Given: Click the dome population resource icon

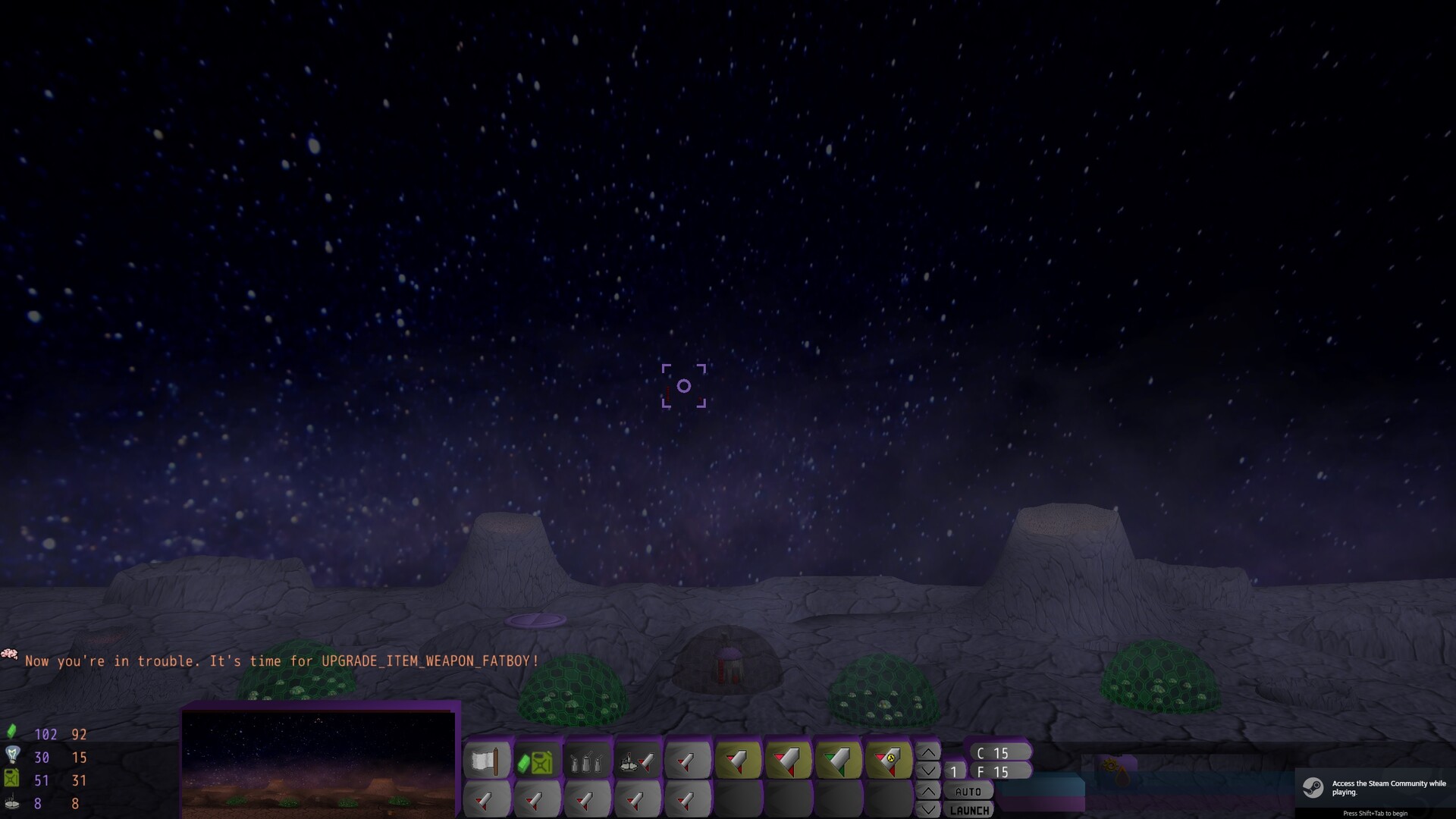Looking at the screenshot, I should tap(11, 802).
